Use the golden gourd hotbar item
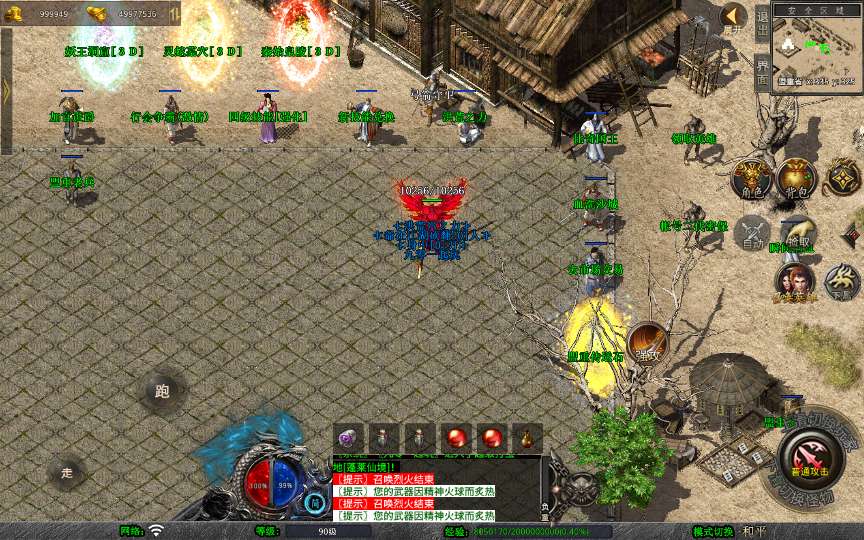 pyautogui.click(x=526, y=438)
